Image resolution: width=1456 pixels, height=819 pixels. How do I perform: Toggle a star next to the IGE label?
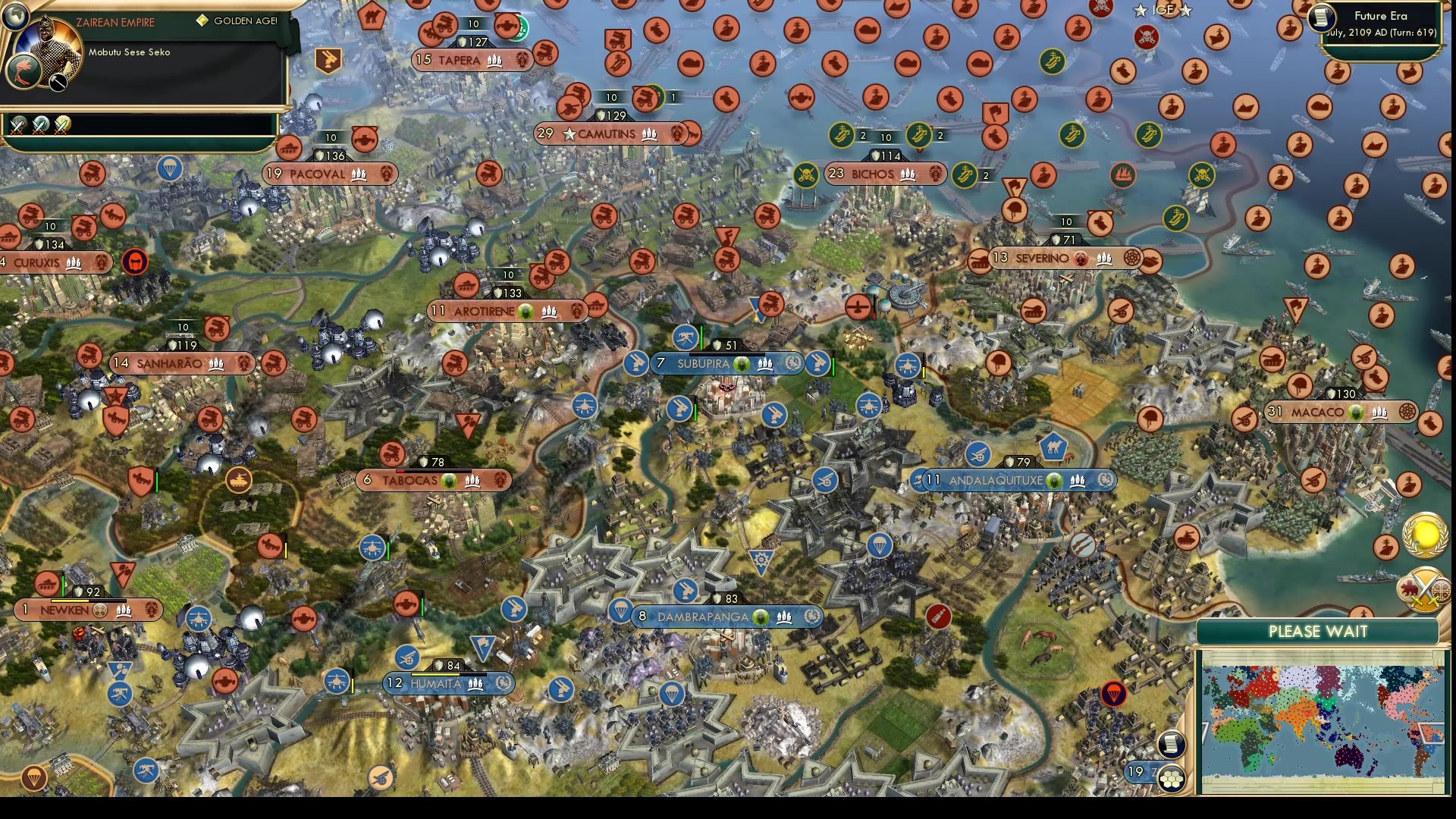point(1141,10)
